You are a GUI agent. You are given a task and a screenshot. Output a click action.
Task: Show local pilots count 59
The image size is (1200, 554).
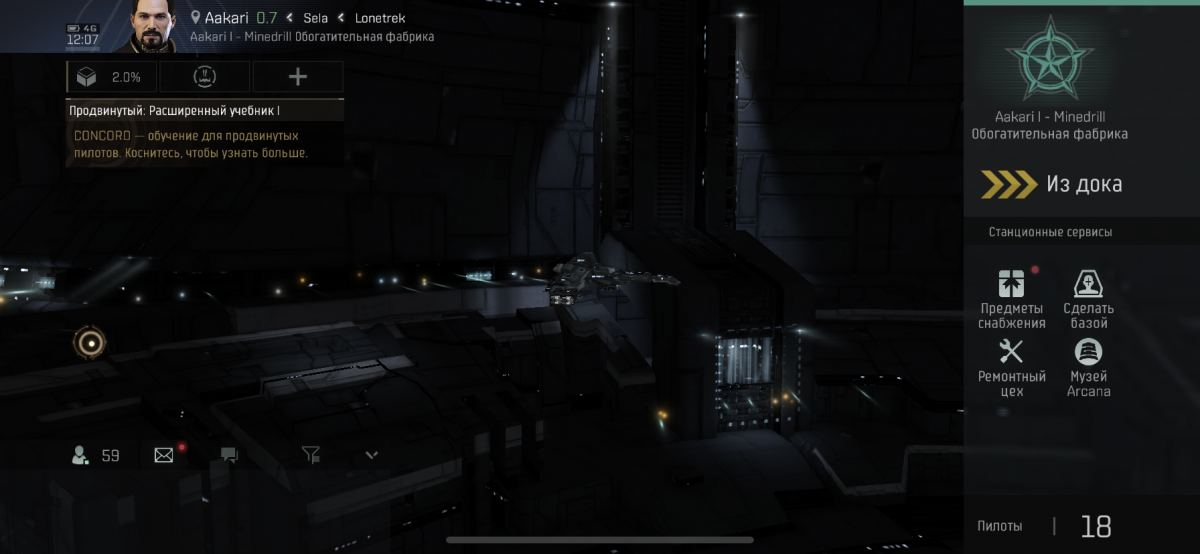[96, 455]
